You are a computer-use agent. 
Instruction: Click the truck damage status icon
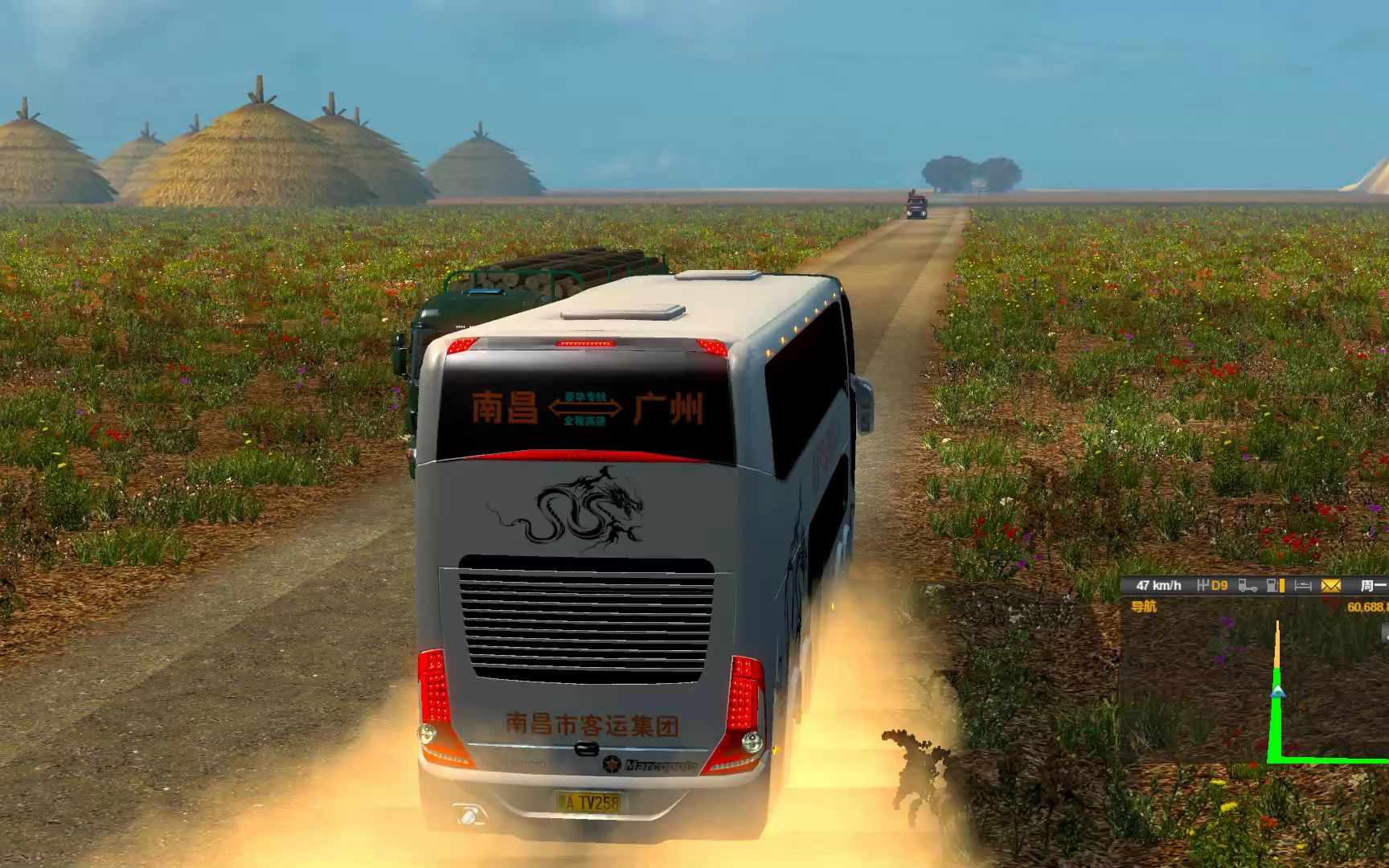pyautogui.click(x=1248, y=586)
